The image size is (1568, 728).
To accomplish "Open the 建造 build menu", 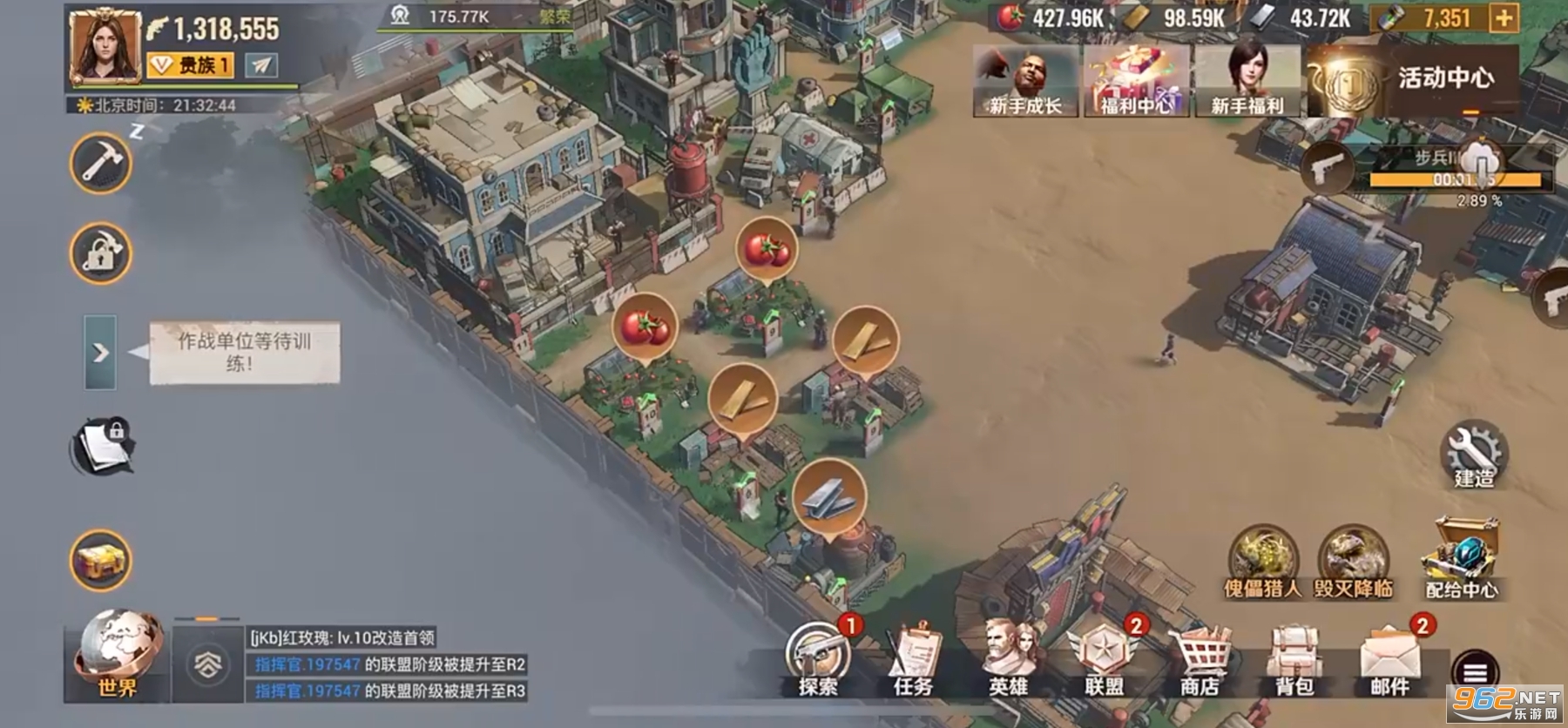I will pyautogui.click(x=1474, y=455).
